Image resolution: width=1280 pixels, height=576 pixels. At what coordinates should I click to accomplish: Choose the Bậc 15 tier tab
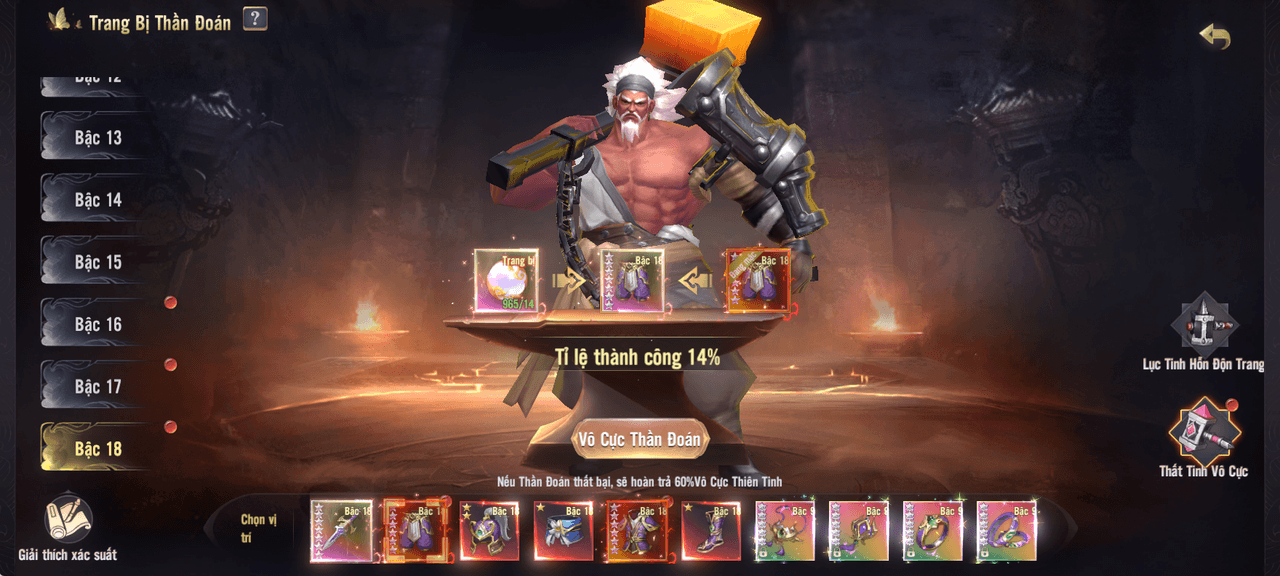coord(97,262)
